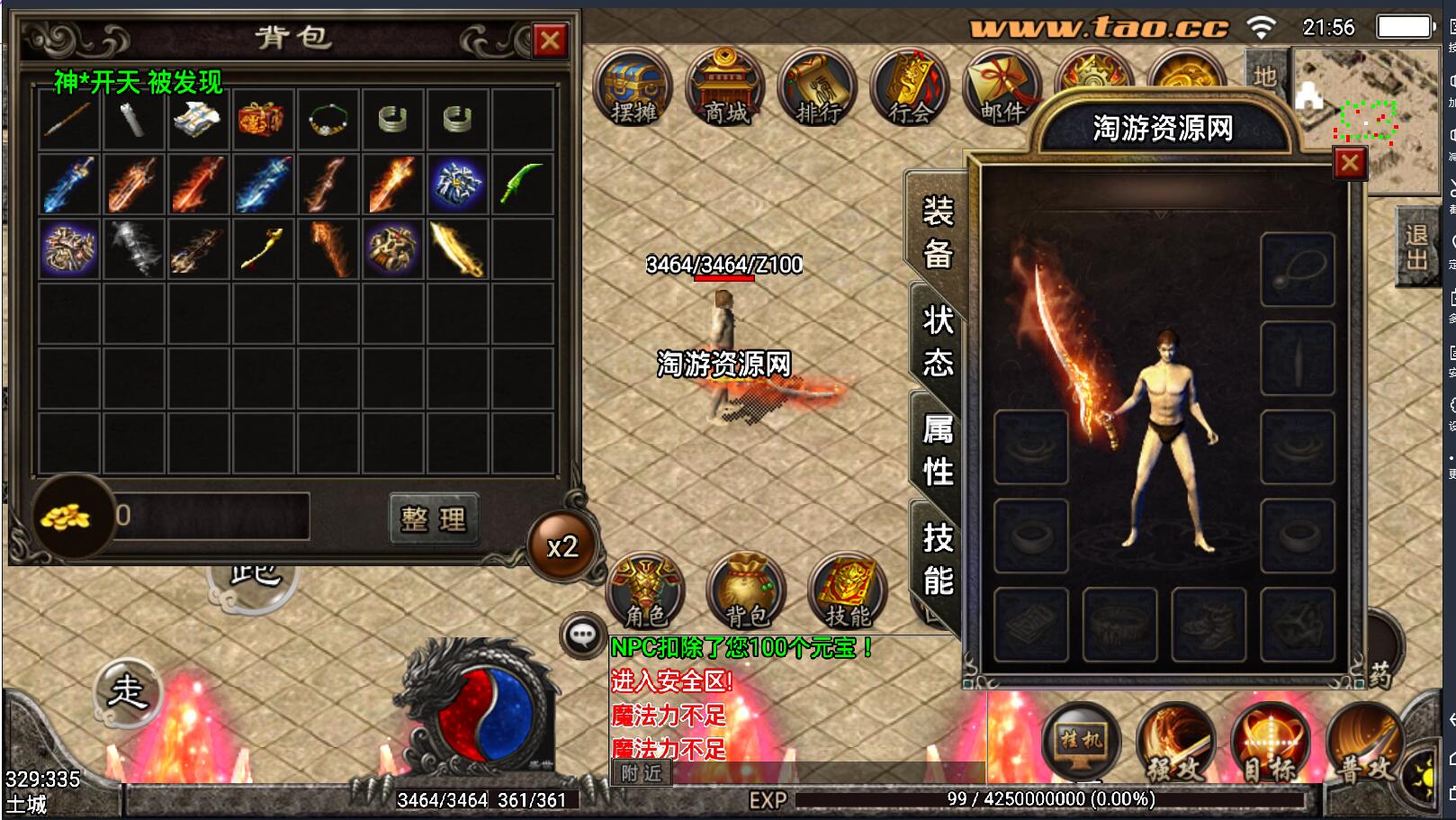Close the character equipment panel

coord(1349,164)
